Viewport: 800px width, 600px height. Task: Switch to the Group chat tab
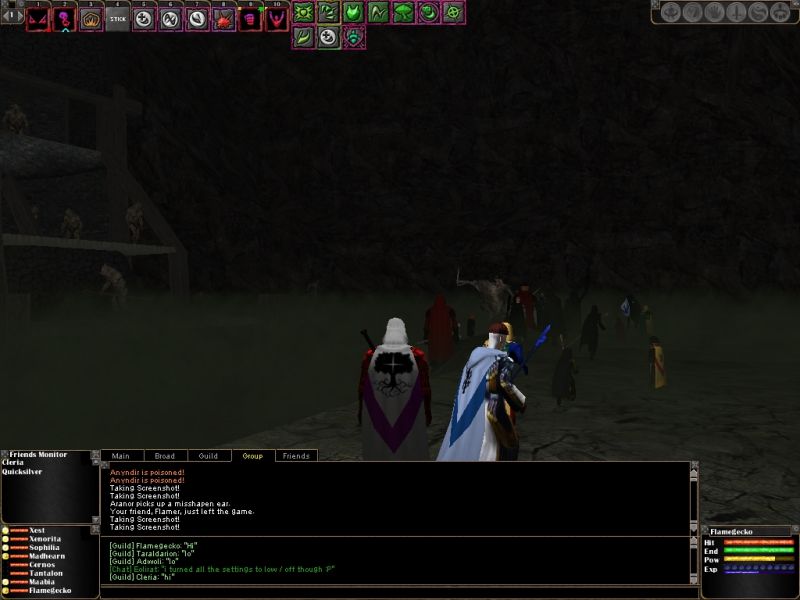point(253,456)
